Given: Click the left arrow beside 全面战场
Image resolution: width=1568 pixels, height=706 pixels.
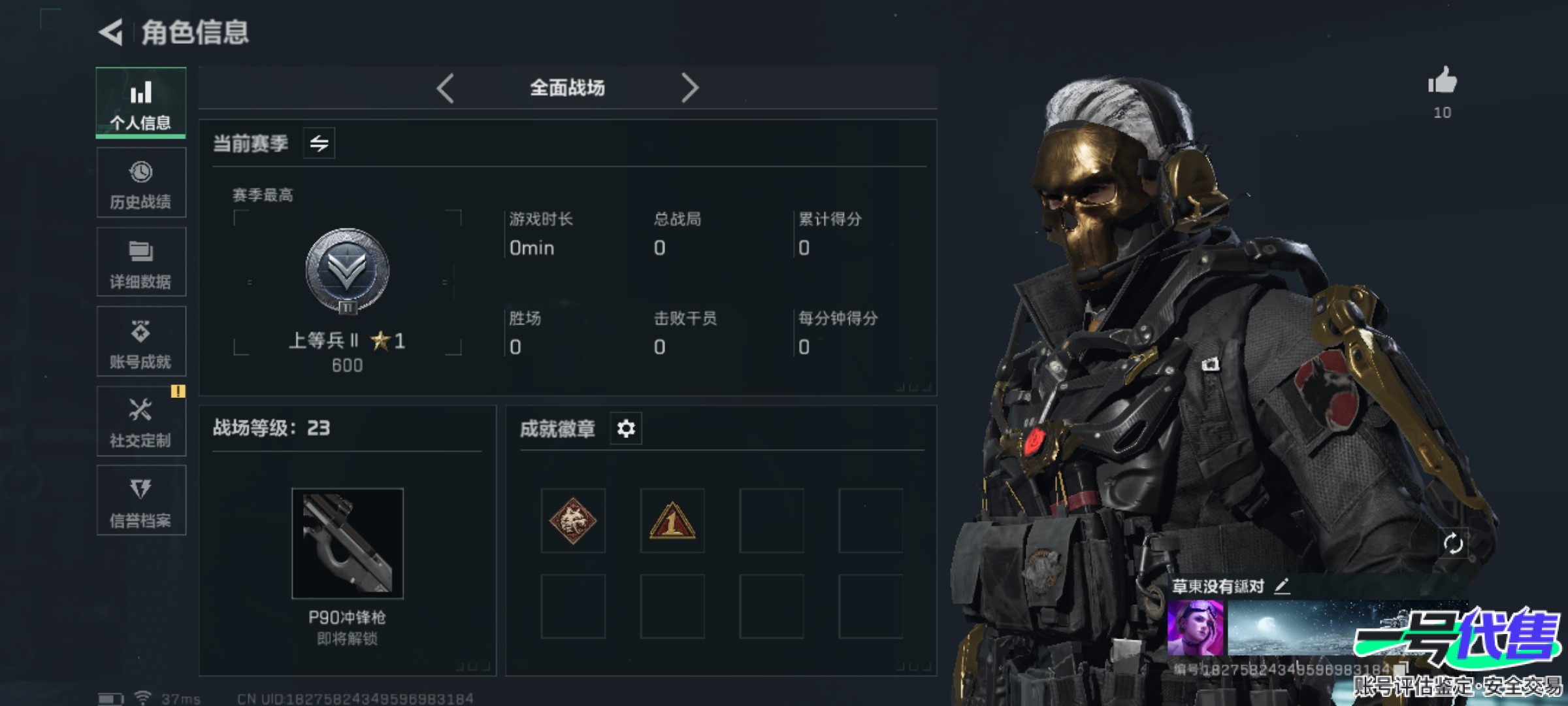Looking at the screenshot, I should coord(446,88).
